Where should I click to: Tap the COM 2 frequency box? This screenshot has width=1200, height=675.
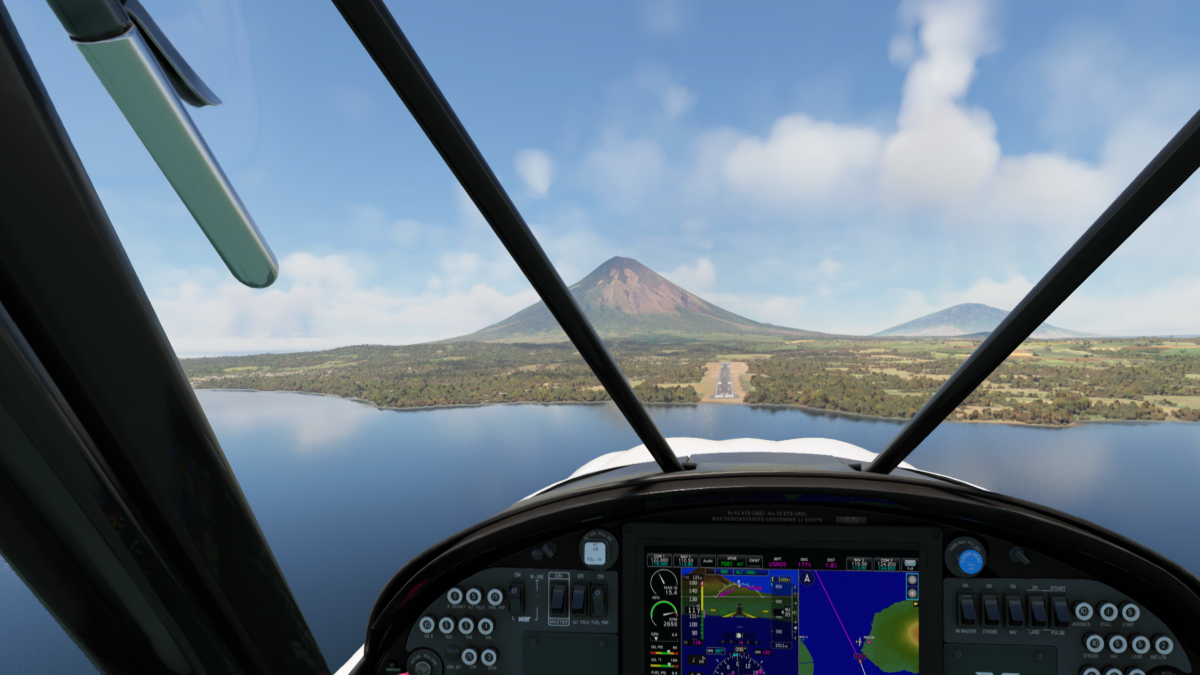(886, 563)
